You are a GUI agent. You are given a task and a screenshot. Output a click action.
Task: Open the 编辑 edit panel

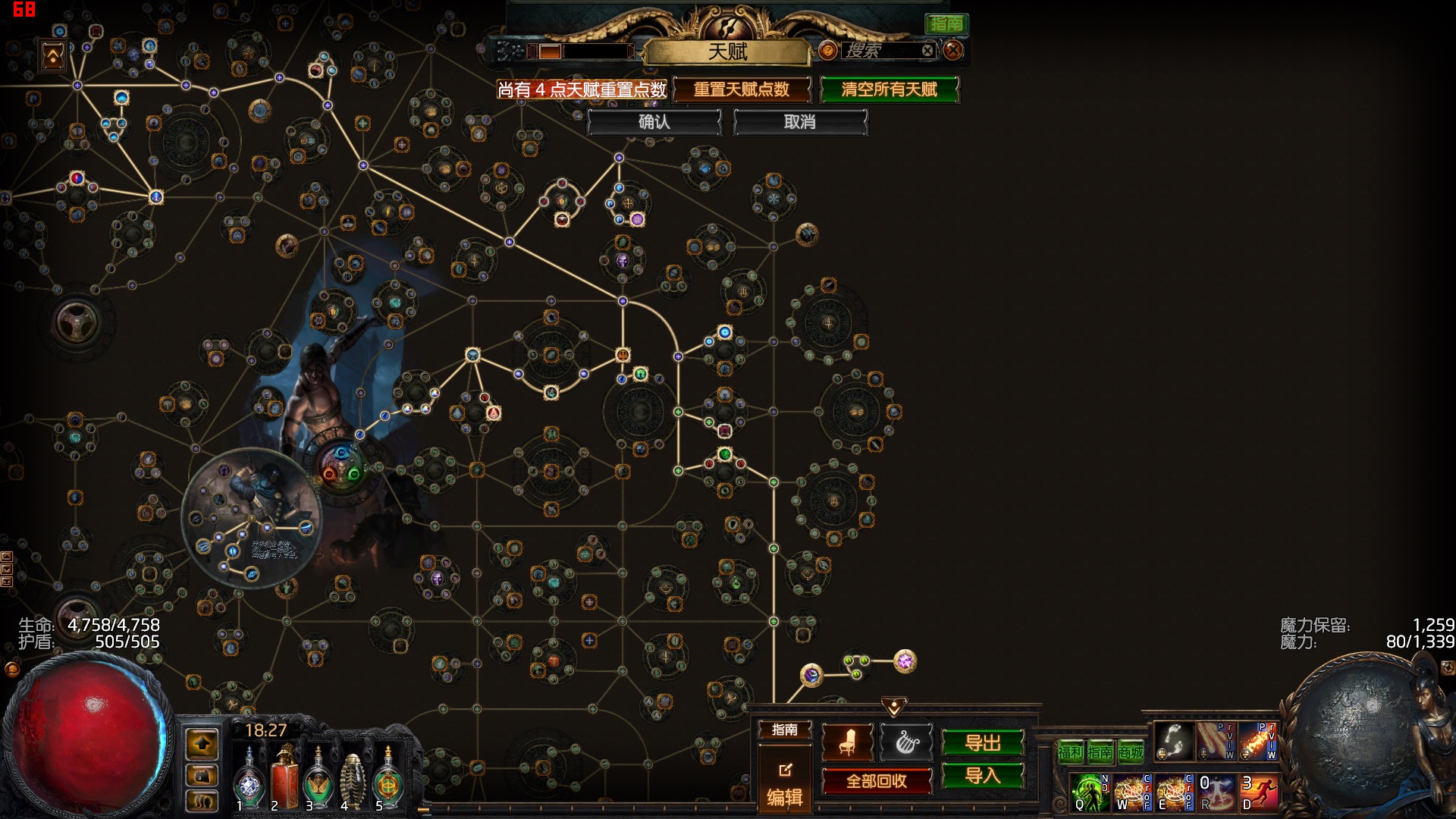(785, 785)
